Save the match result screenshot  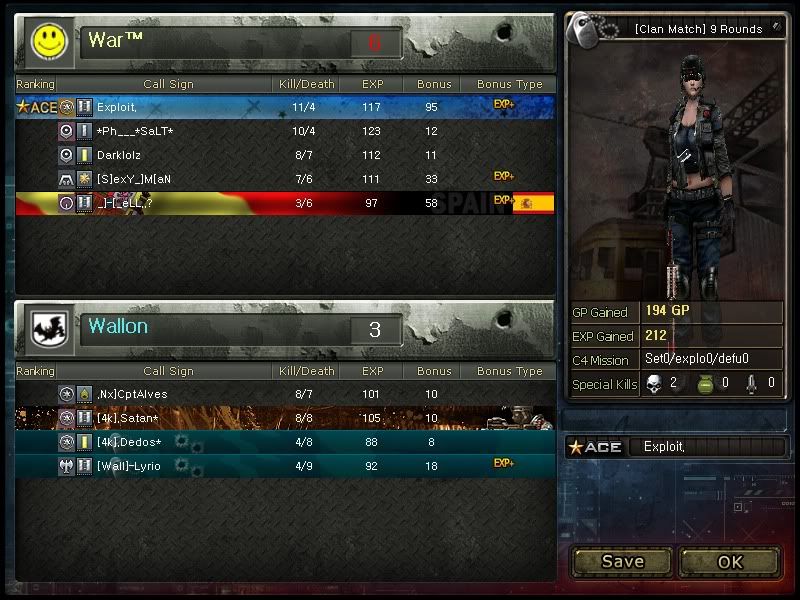[x=622, y=561]
